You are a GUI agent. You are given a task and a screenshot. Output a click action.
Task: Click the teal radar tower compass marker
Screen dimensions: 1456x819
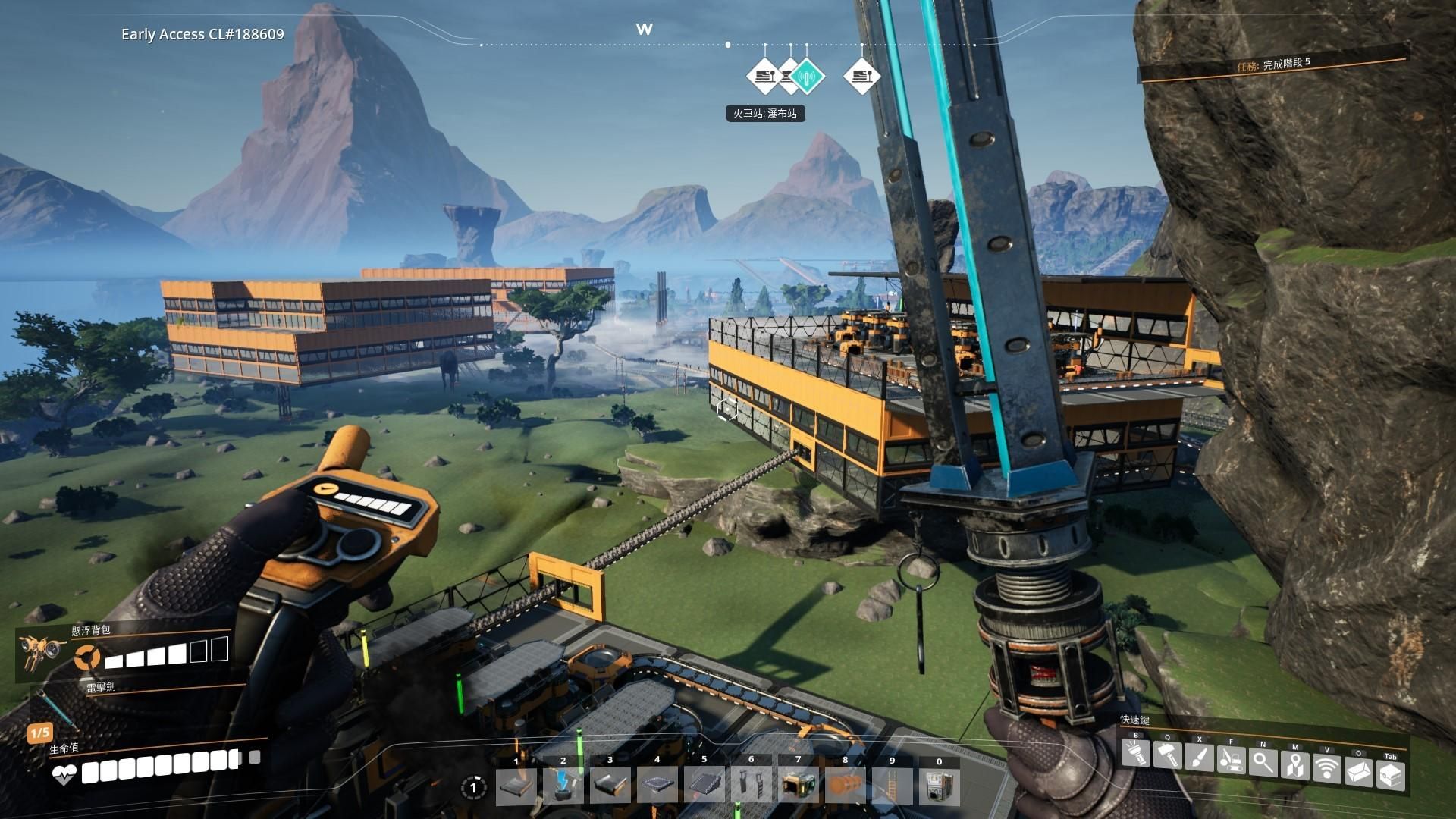[808, 75]
